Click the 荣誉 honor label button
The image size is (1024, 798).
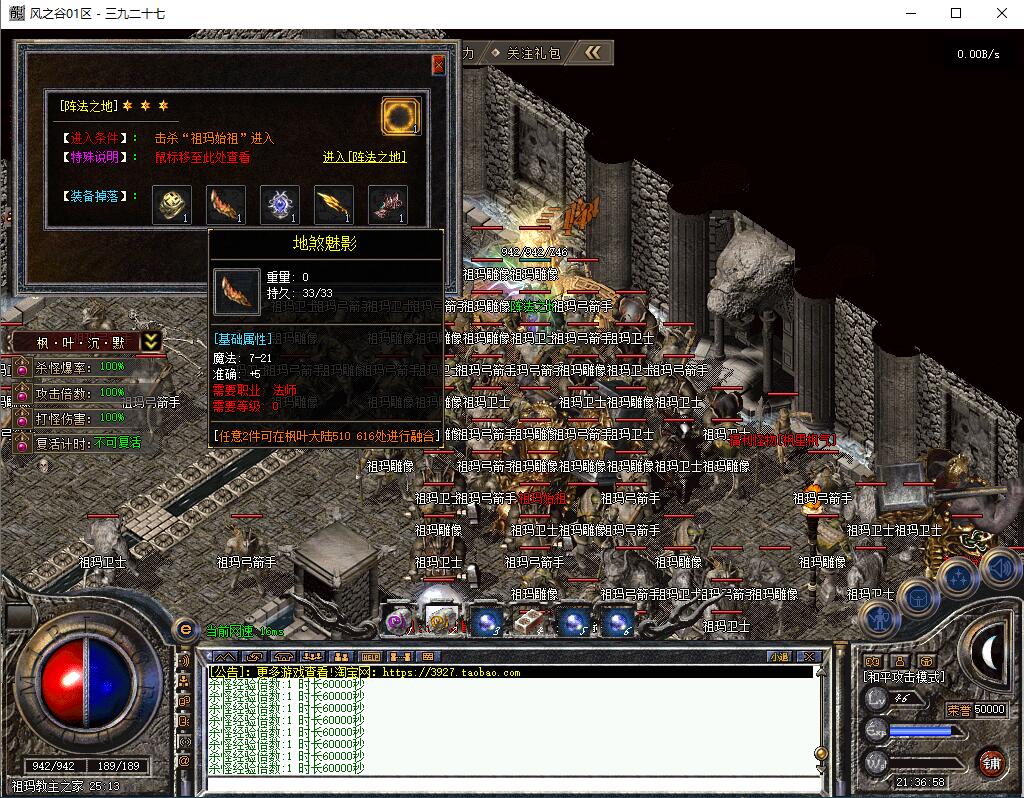coord(959,709)
